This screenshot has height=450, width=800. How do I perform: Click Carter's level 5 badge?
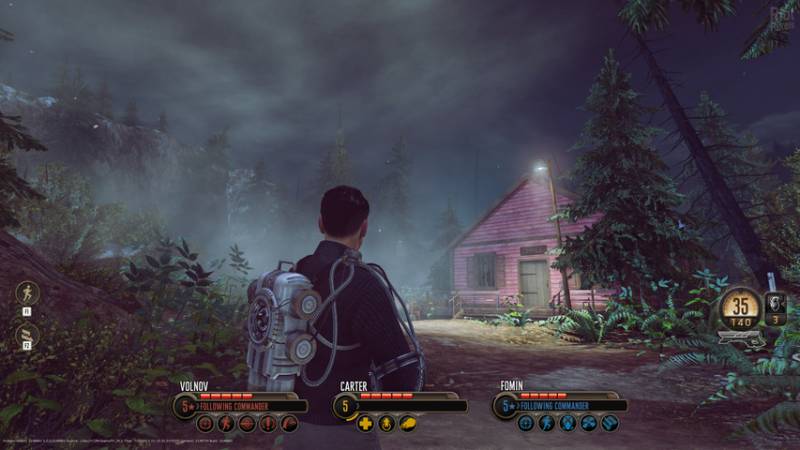pos(345,405)
